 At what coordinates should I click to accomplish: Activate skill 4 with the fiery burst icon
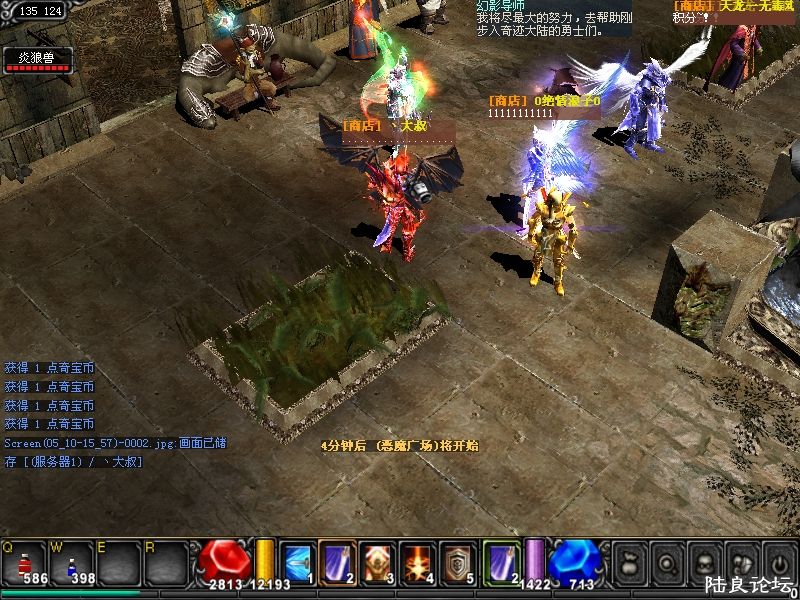click(416, 563)
